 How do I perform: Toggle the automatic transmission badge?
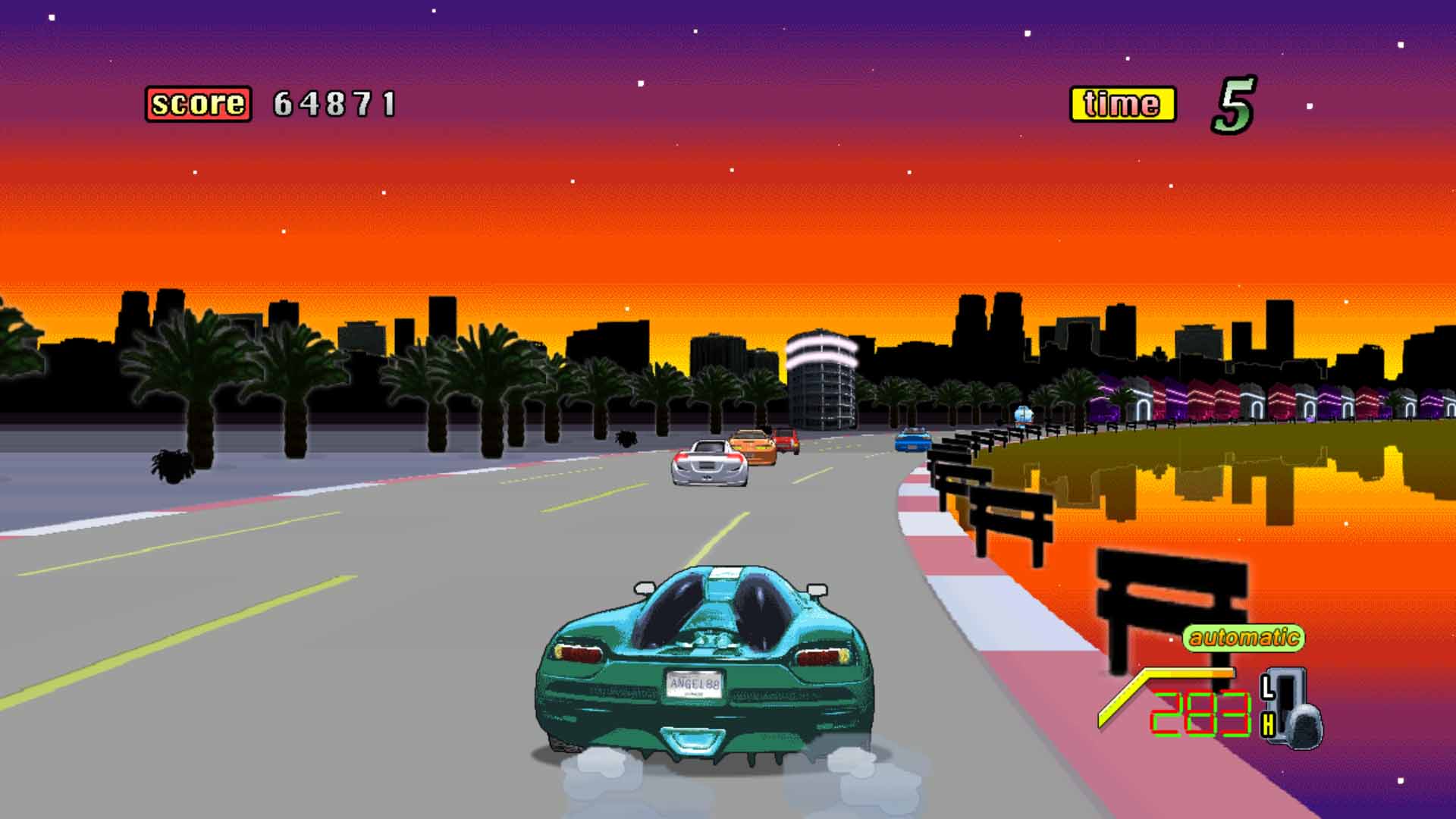tap(1243, 638)
